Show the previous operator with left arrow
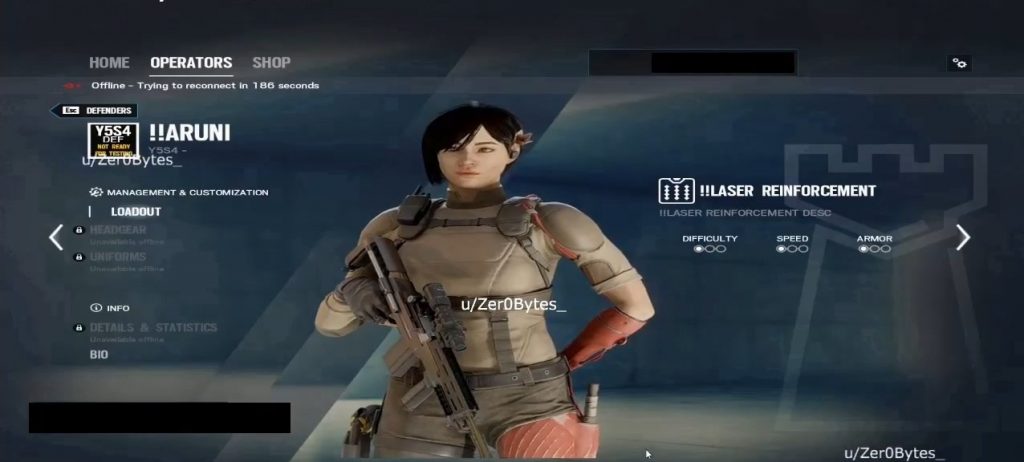Screen dimensions: 1024x462 coord(56,237)
